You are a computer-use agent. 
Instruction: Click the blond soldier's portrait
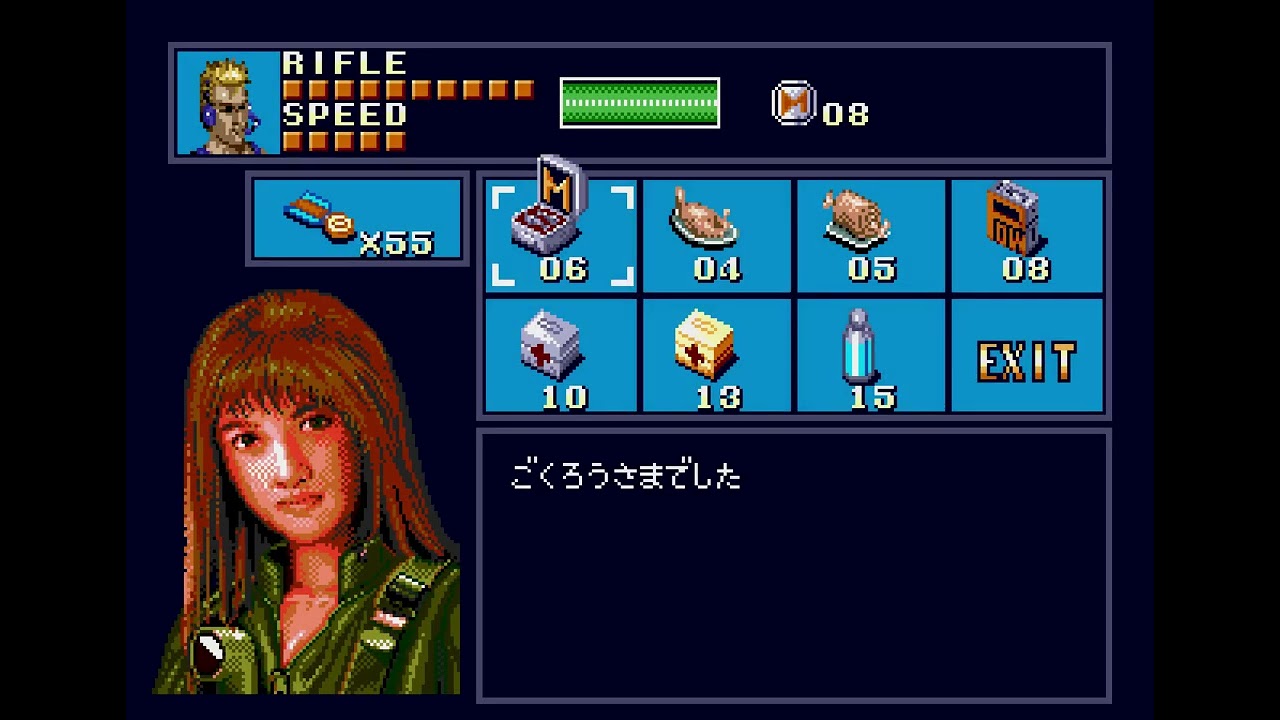coord(227,103)
